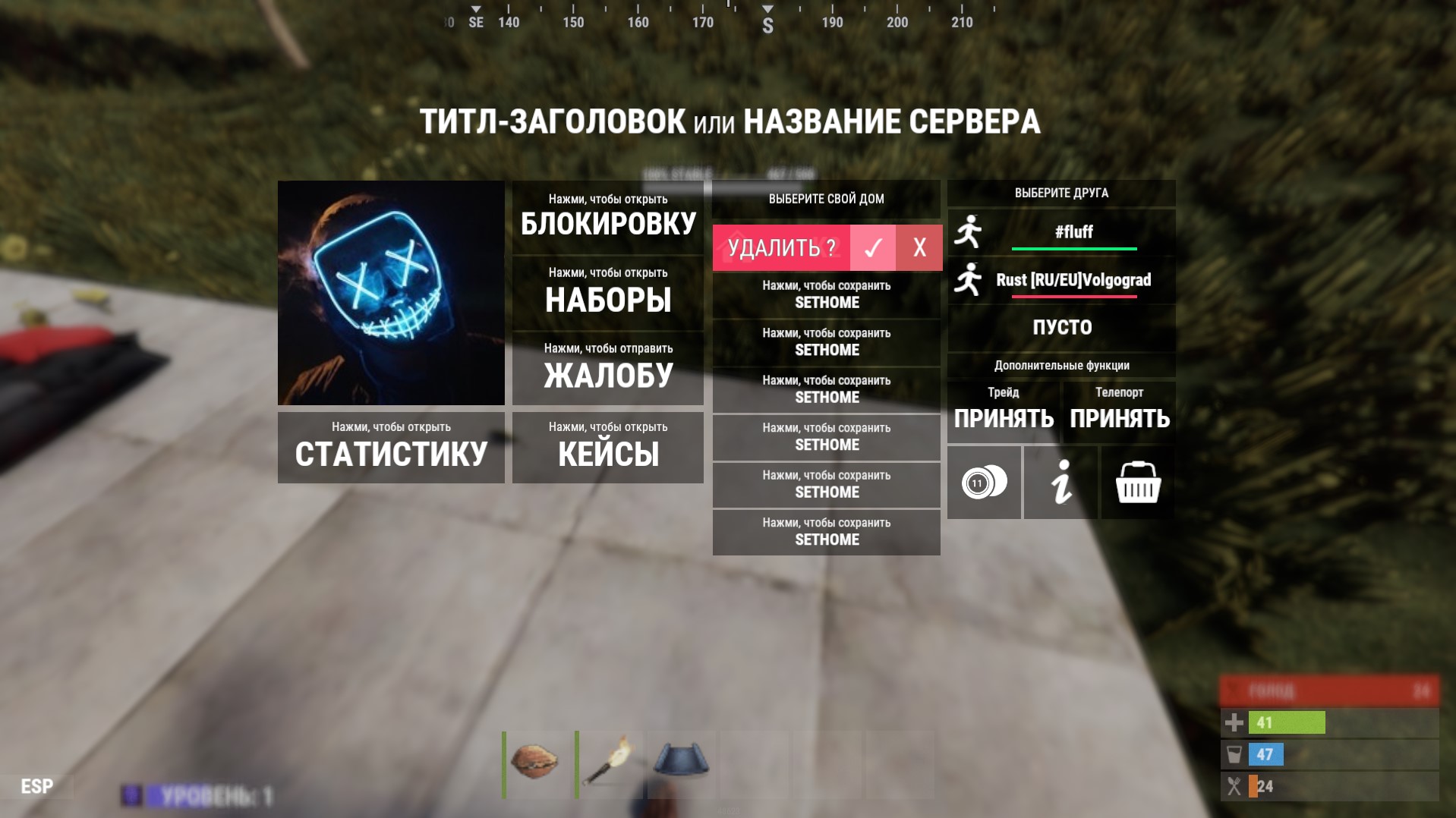The image size is (1456, 818).
Task: Toggle the ESP button
Action: click(x=36, y=786)
